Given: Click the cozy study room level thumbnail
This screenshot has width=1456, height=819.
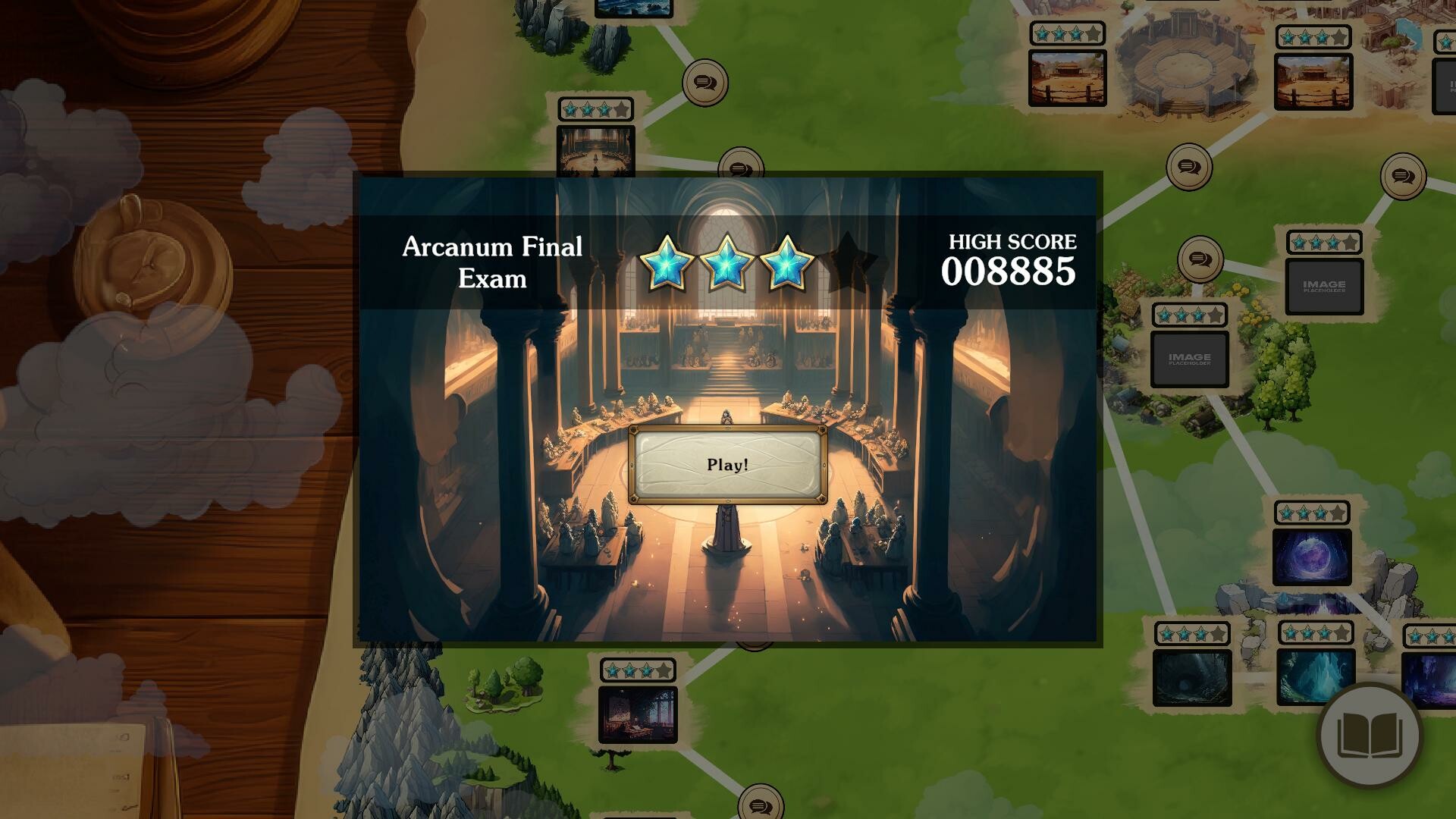Looking at the screenshot, I should click(637, 713).
